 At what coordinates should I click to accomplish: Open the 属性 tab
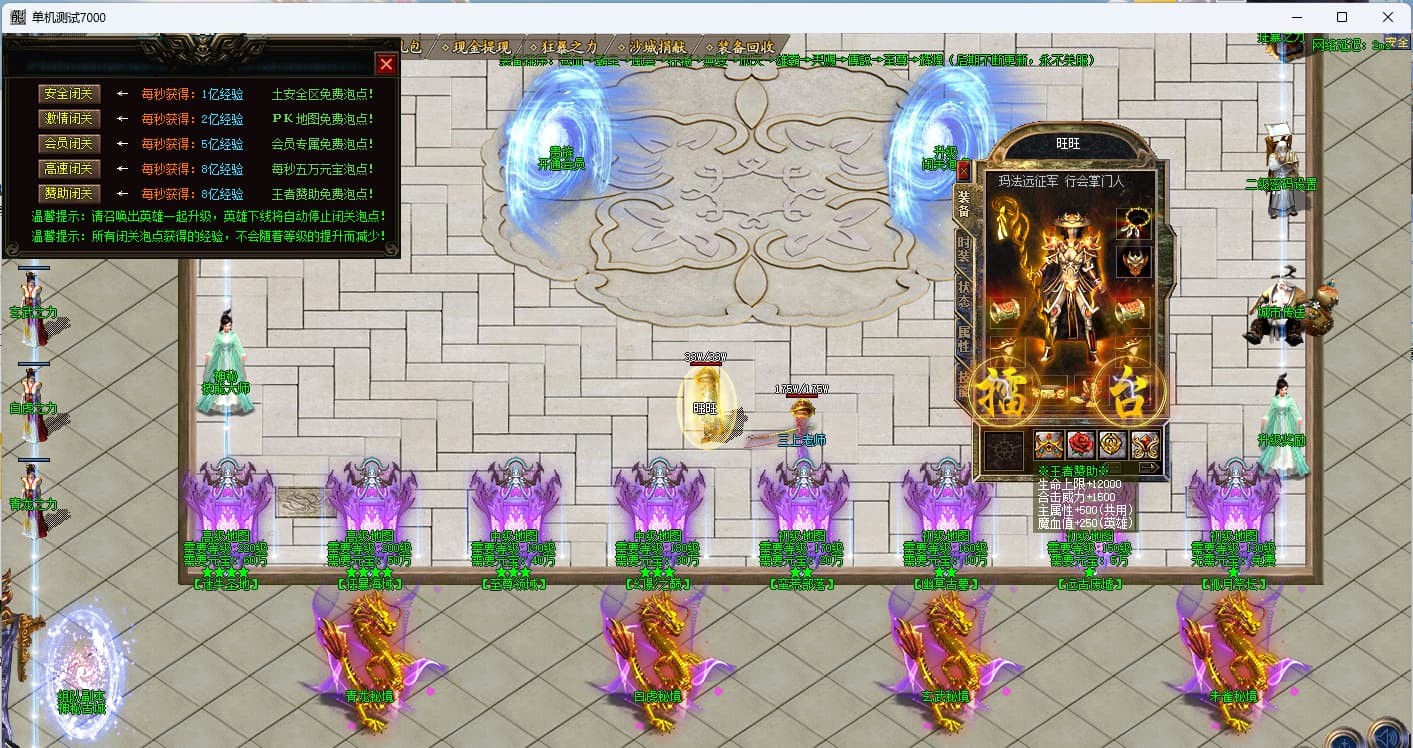point(964,340)
